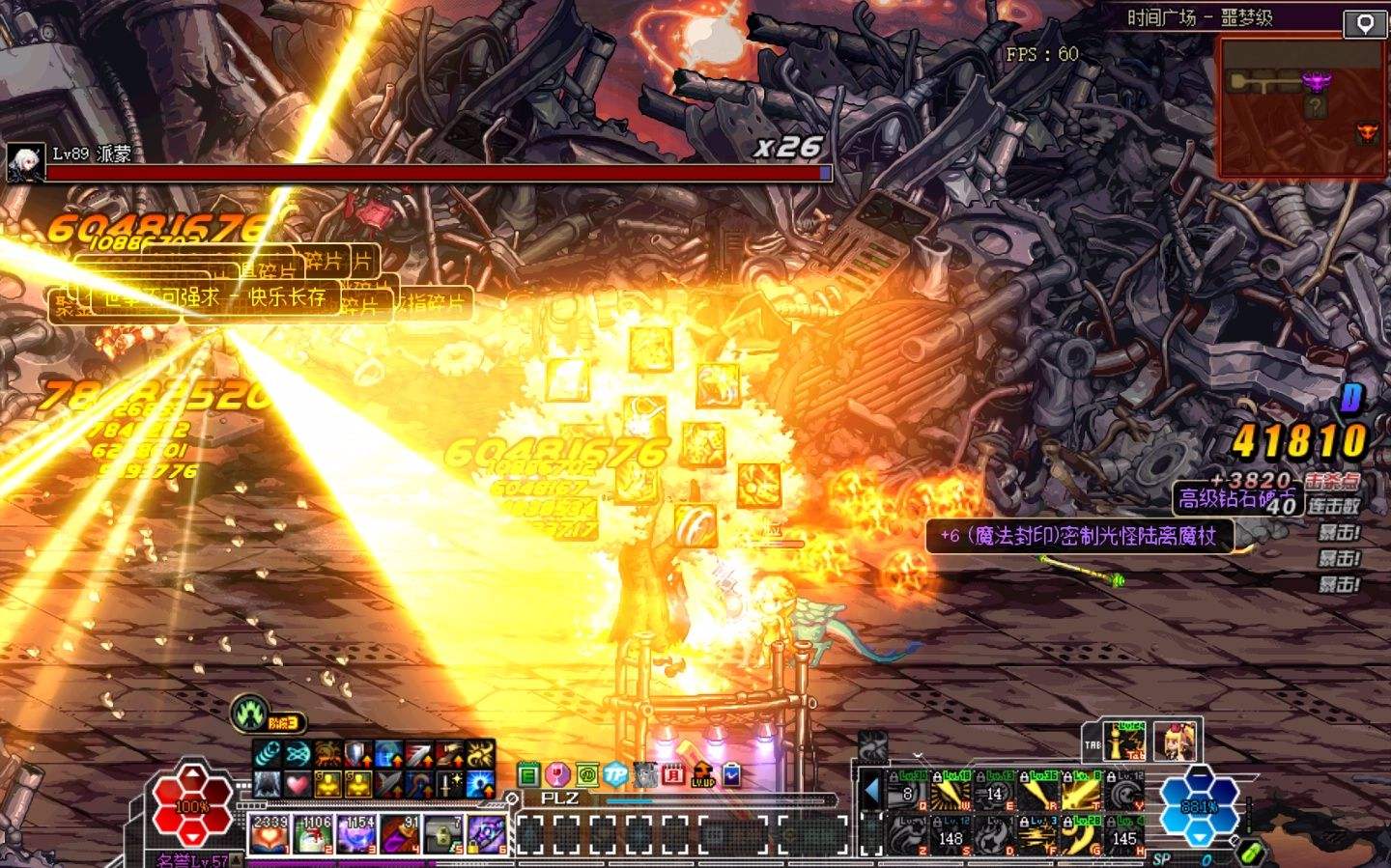
Task: Open the blue TP menu icon
Action: coord(615,774)
